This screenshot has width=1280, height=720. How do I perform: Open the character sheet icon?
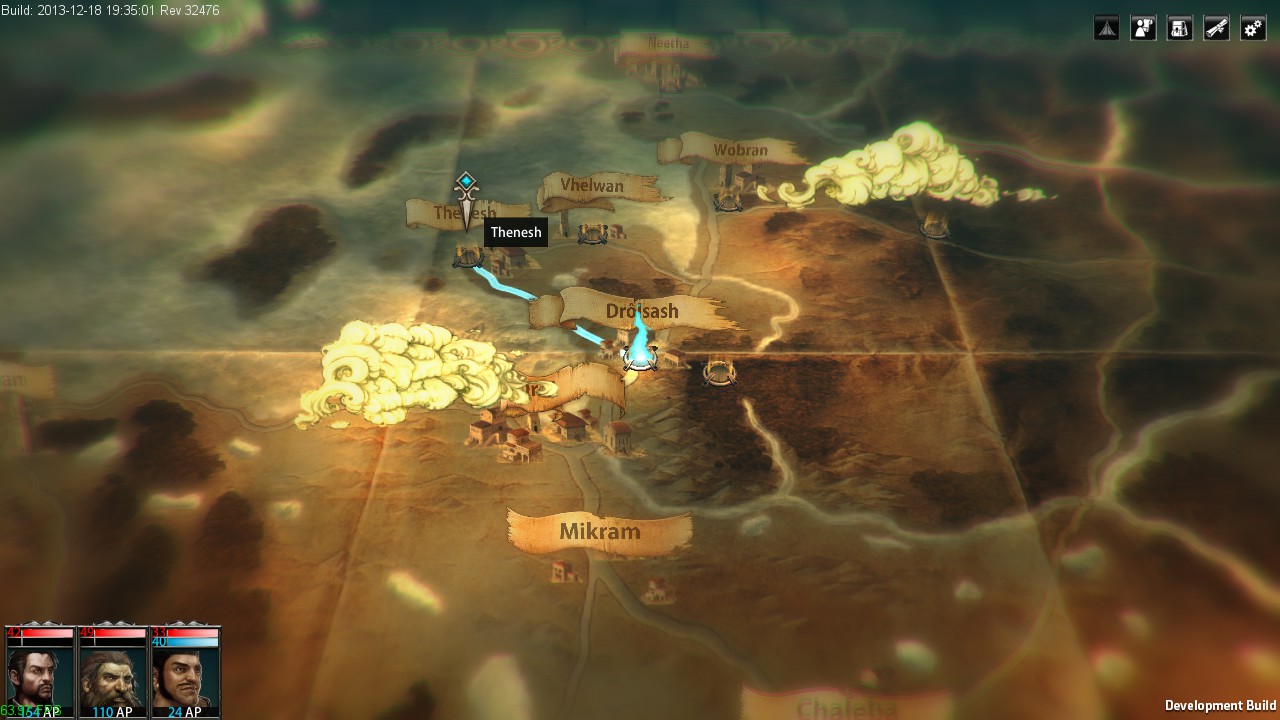(1143, 28)
